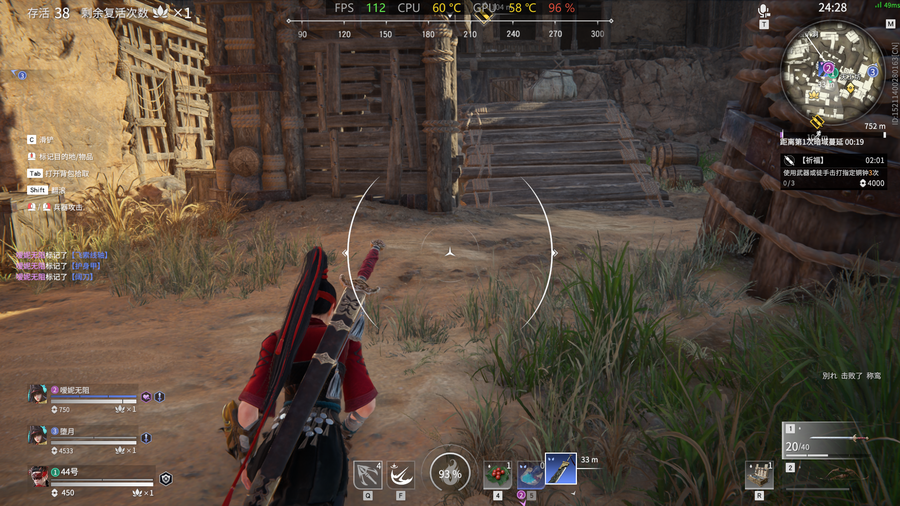Select the blue potion item slot
The height and width of the screenshot is (506, 900).
[529, 474]
